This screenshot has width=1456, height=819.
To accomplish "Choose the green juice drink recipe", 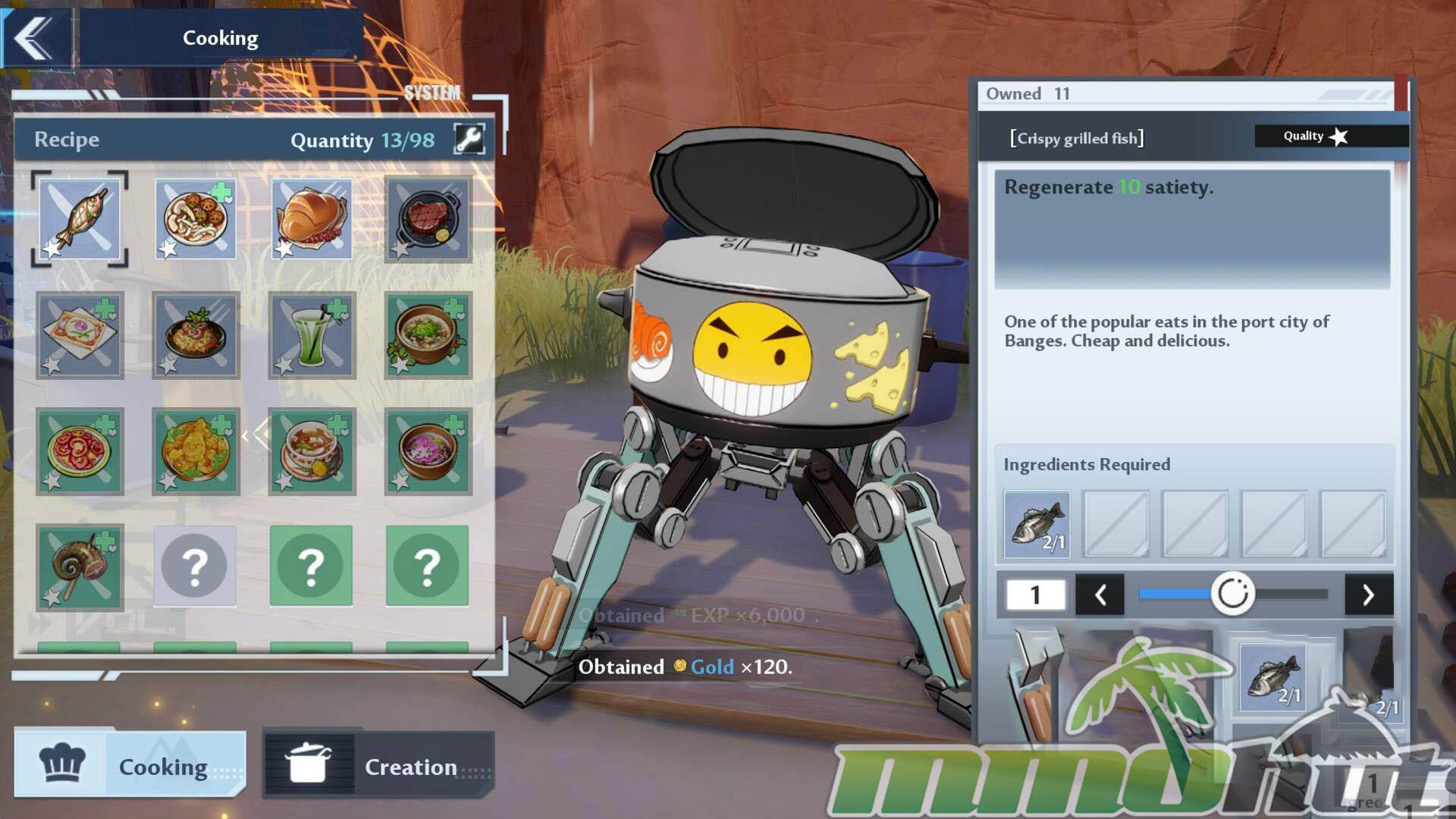I will pos(312,335).
